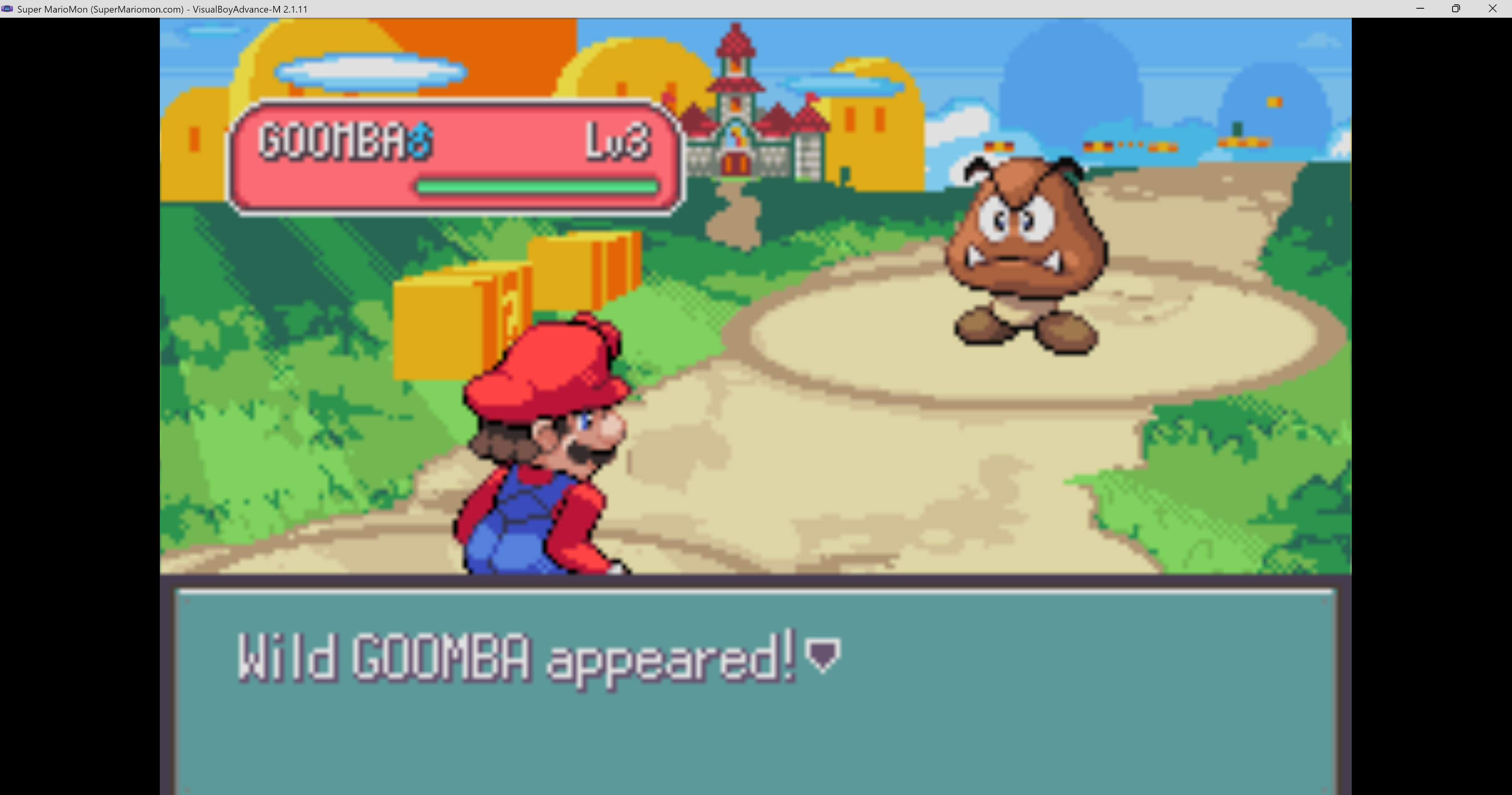This screenshot has height=795, width=1512.
Task: Click the Restore Down window control
Action: (1456, 9)
